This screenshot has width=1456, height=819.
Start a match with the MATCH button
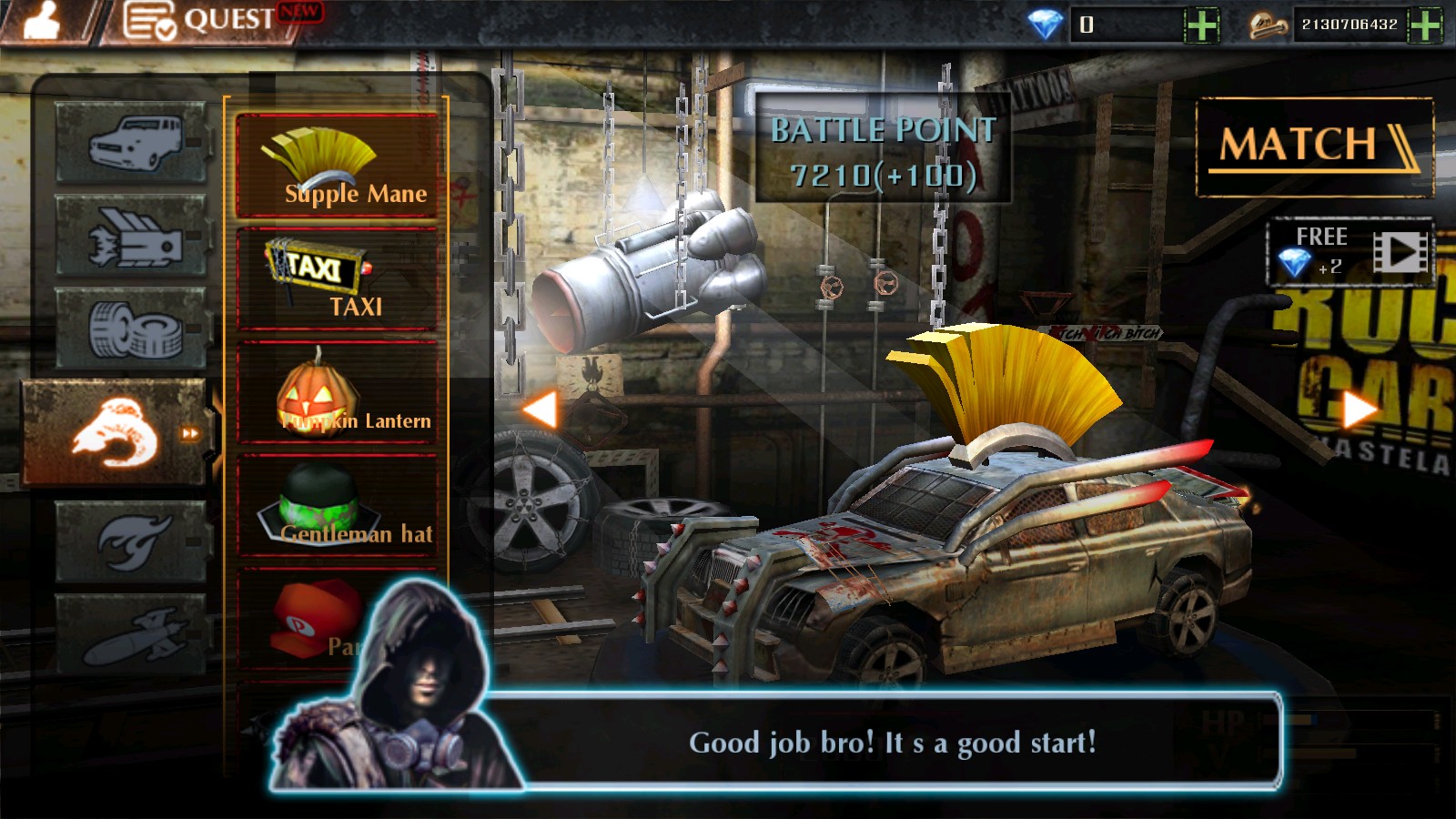click(1314, 146)
